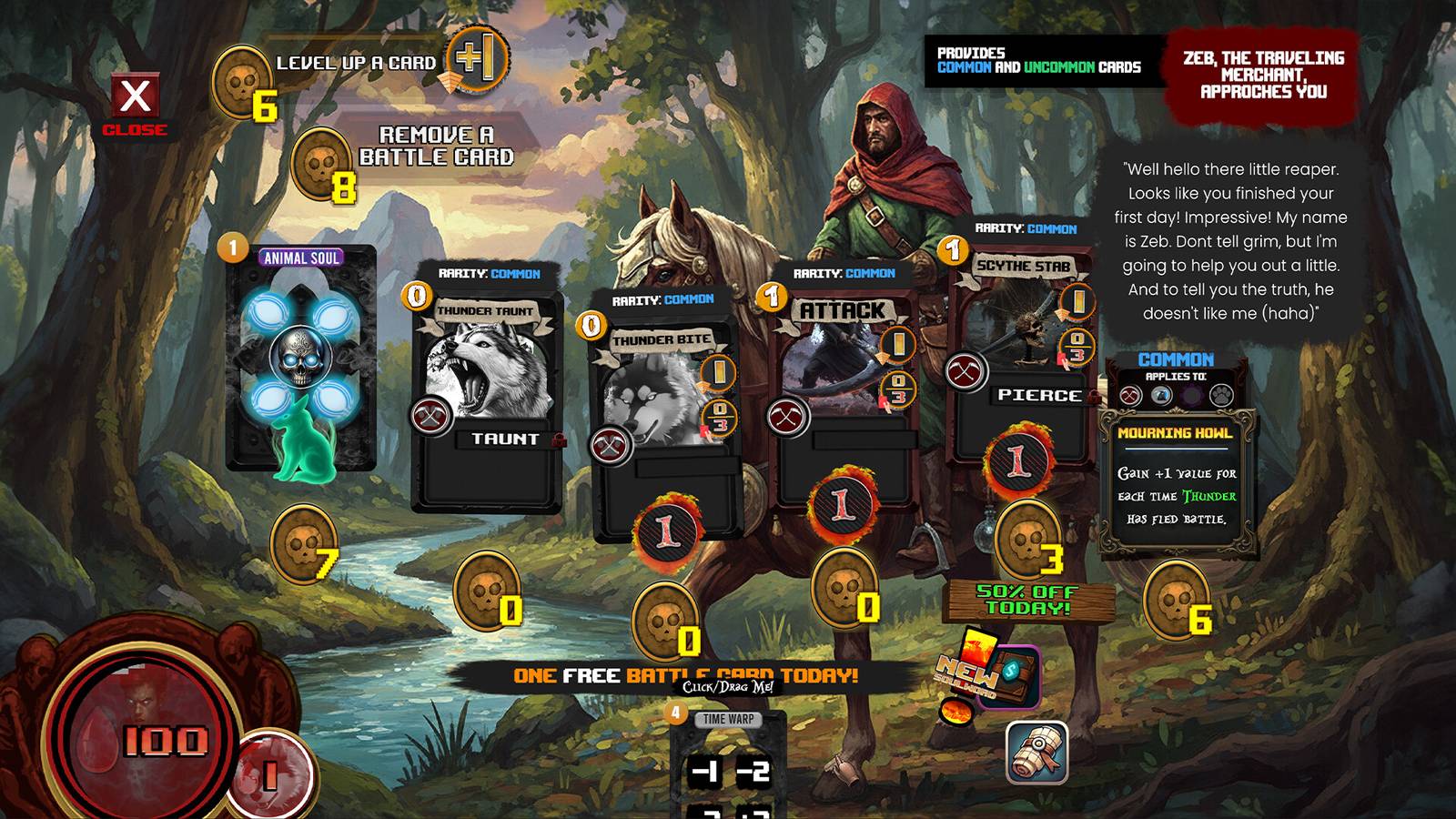
Task: Toggle the crow filter under Applies To
Action: (1160, 394)
